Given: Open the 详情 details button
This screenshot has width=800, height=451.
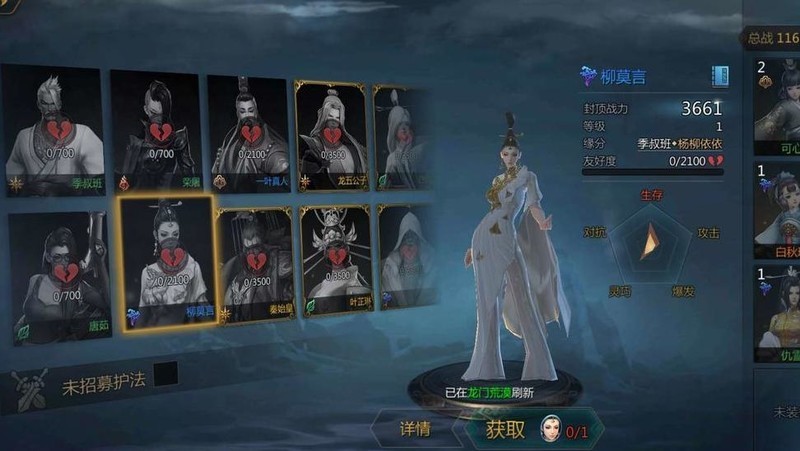Looking at the screenshot, I should [415, 430].
